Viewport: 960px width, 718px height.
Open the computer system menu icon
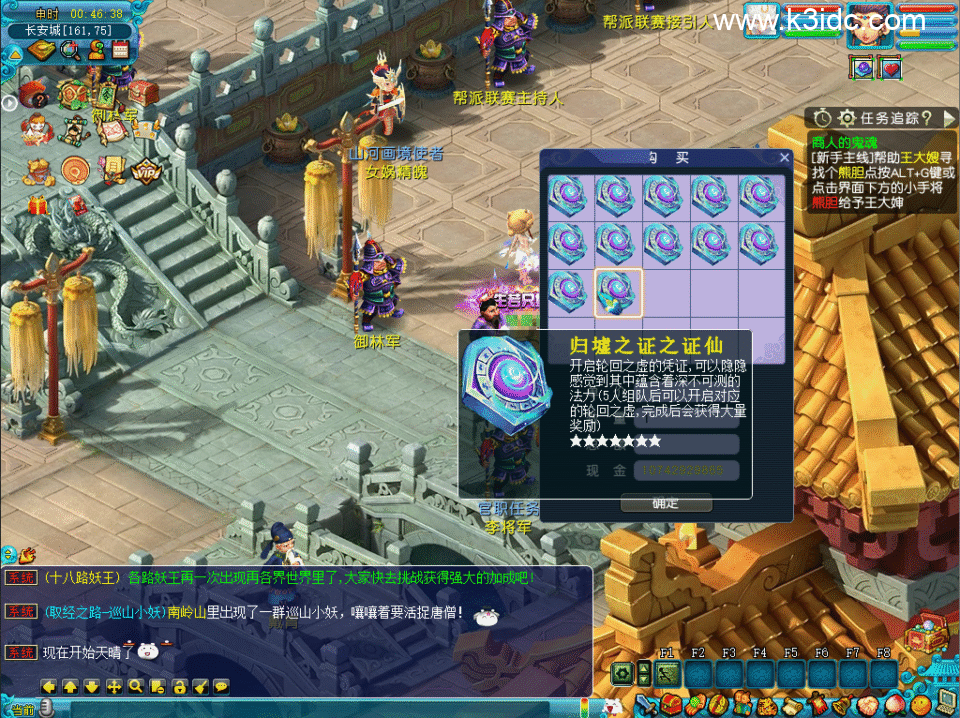[945, 703]
